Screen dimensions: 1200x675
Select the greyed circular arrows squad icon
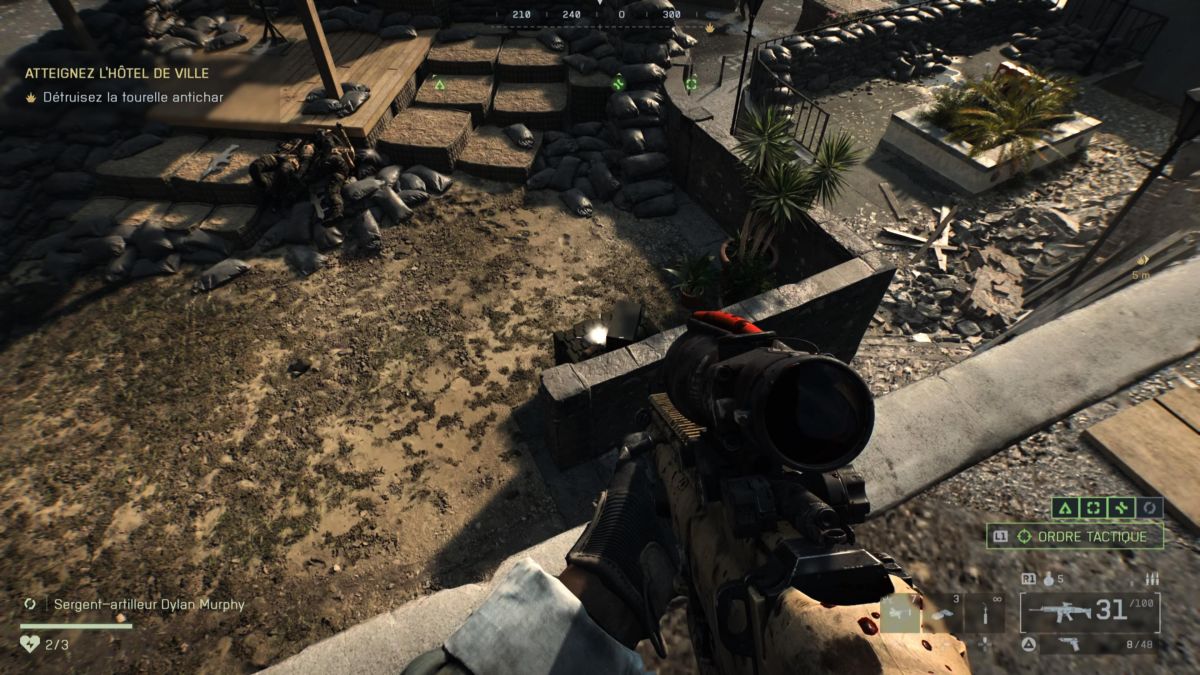pyautogui.click(x=1150, y=508)
